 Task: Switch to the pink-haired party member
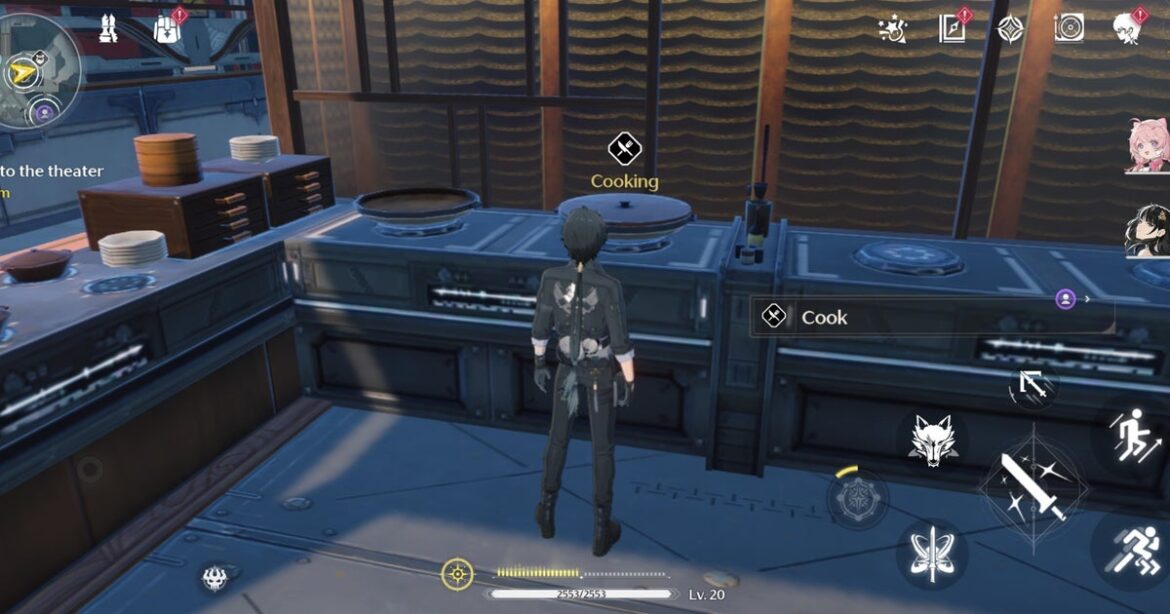(x=1147, y=145)
